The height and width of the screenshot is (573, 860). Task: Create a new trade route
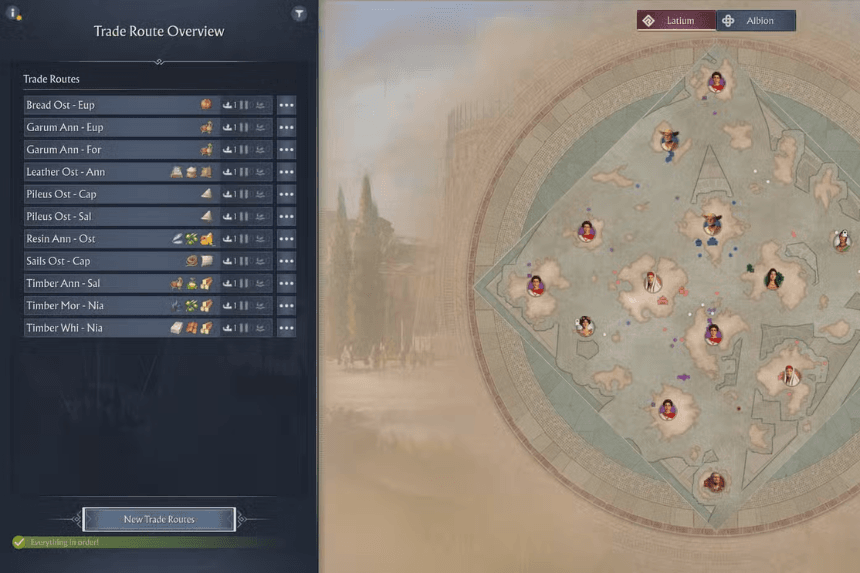(x=159, y=519)
